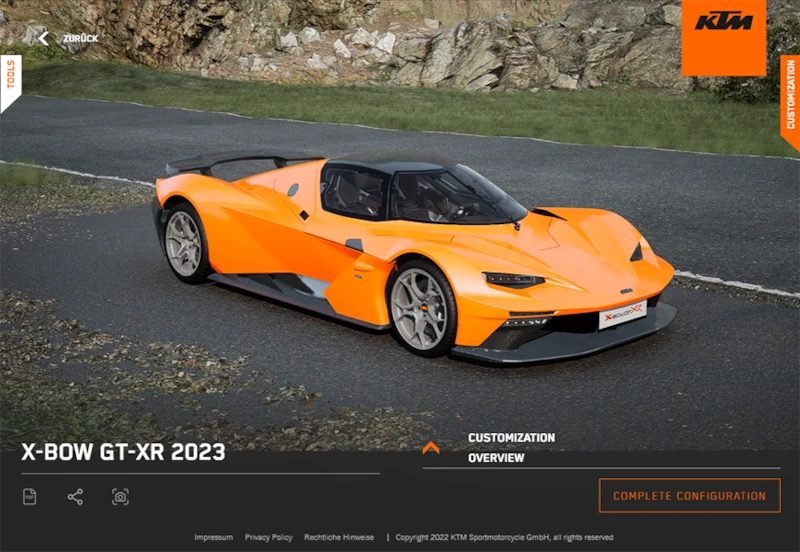Image resolution: width=800 pixels, height=552 pixels.
Task: Open the Privacy Policy link
Action: click(268, 537)
